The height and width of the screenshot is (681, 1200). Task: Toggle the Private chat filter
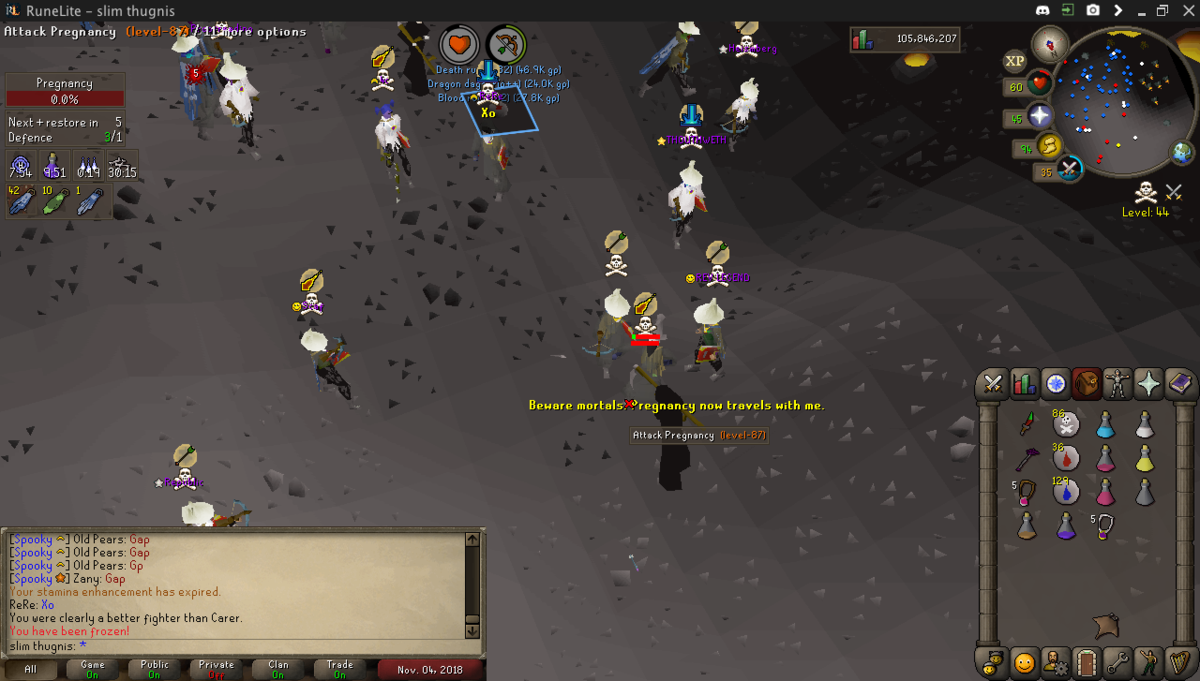click(x=216, y=669)
